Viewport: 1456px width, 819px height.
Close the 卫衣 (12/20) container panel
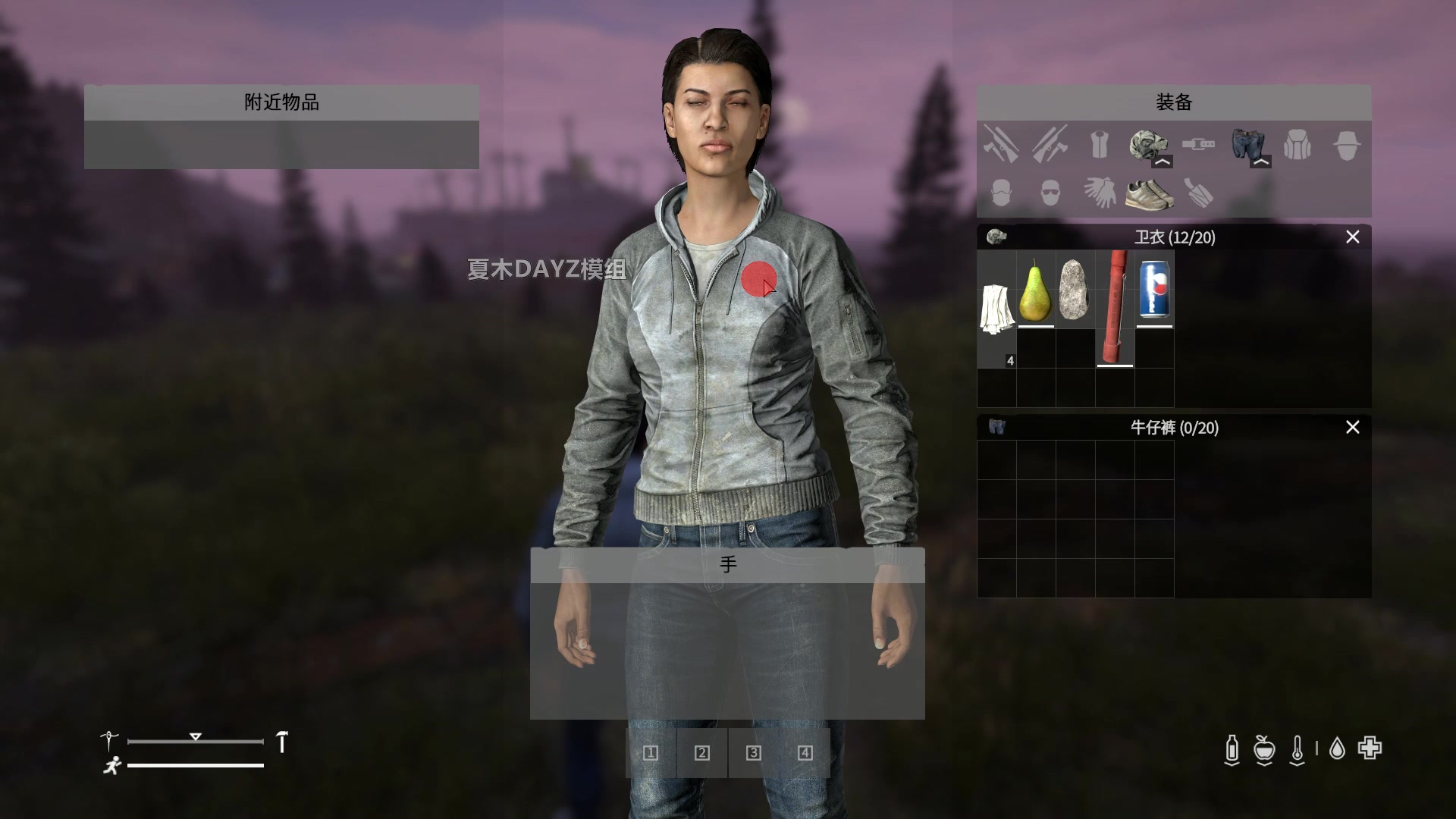tap(1352, 237)
